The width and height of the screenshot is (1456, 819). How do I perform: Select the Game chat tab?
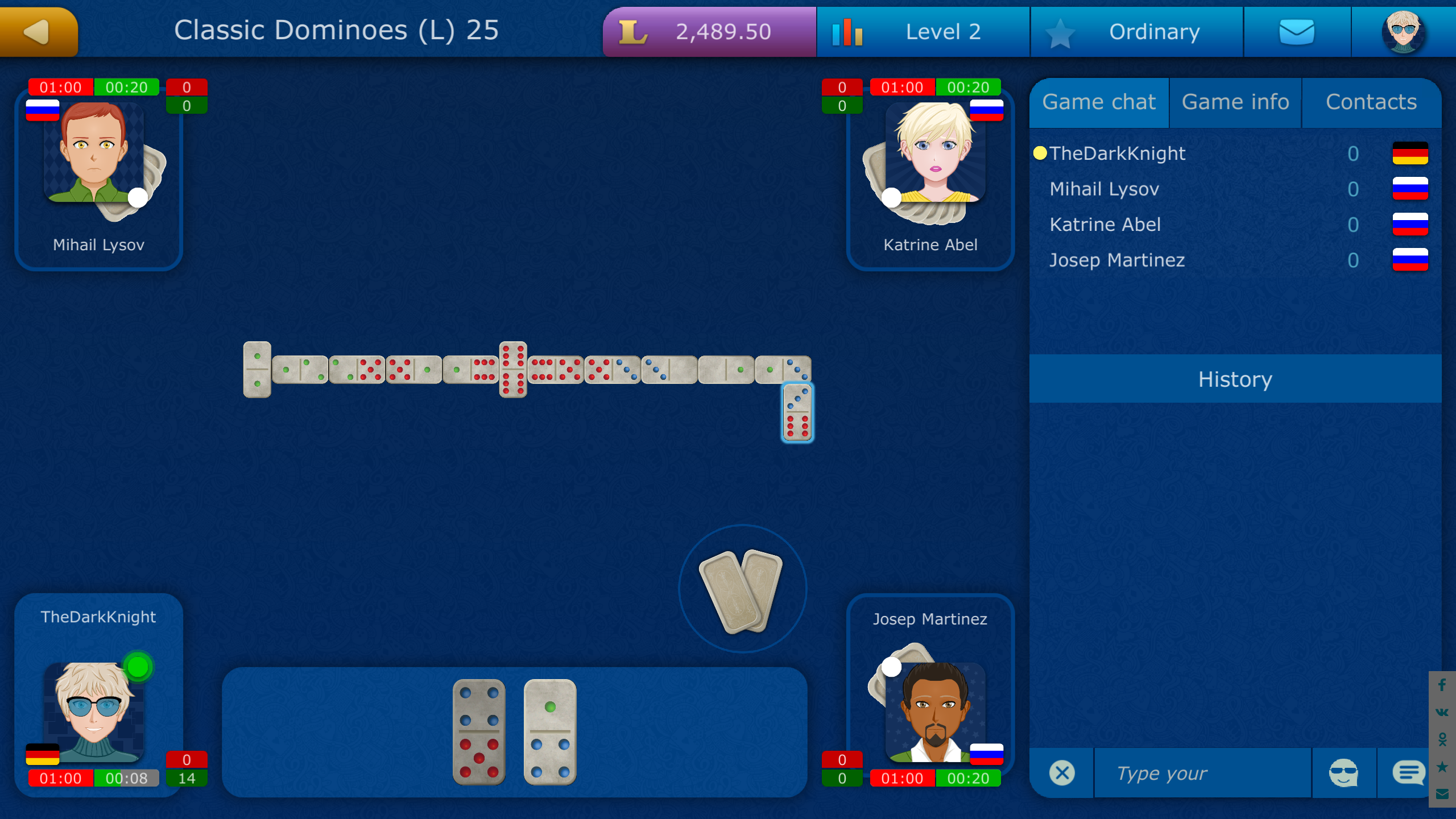tap(1099, 102)
